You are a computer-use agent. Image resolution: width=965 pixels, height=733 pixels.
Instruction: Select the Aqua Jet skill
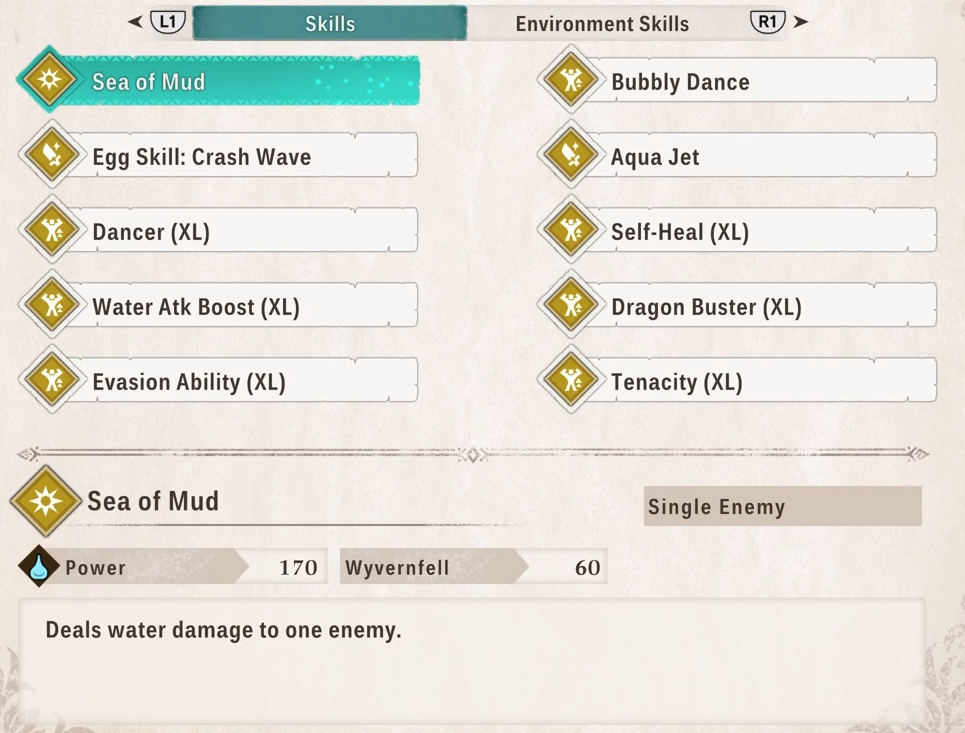click(738, 156)
